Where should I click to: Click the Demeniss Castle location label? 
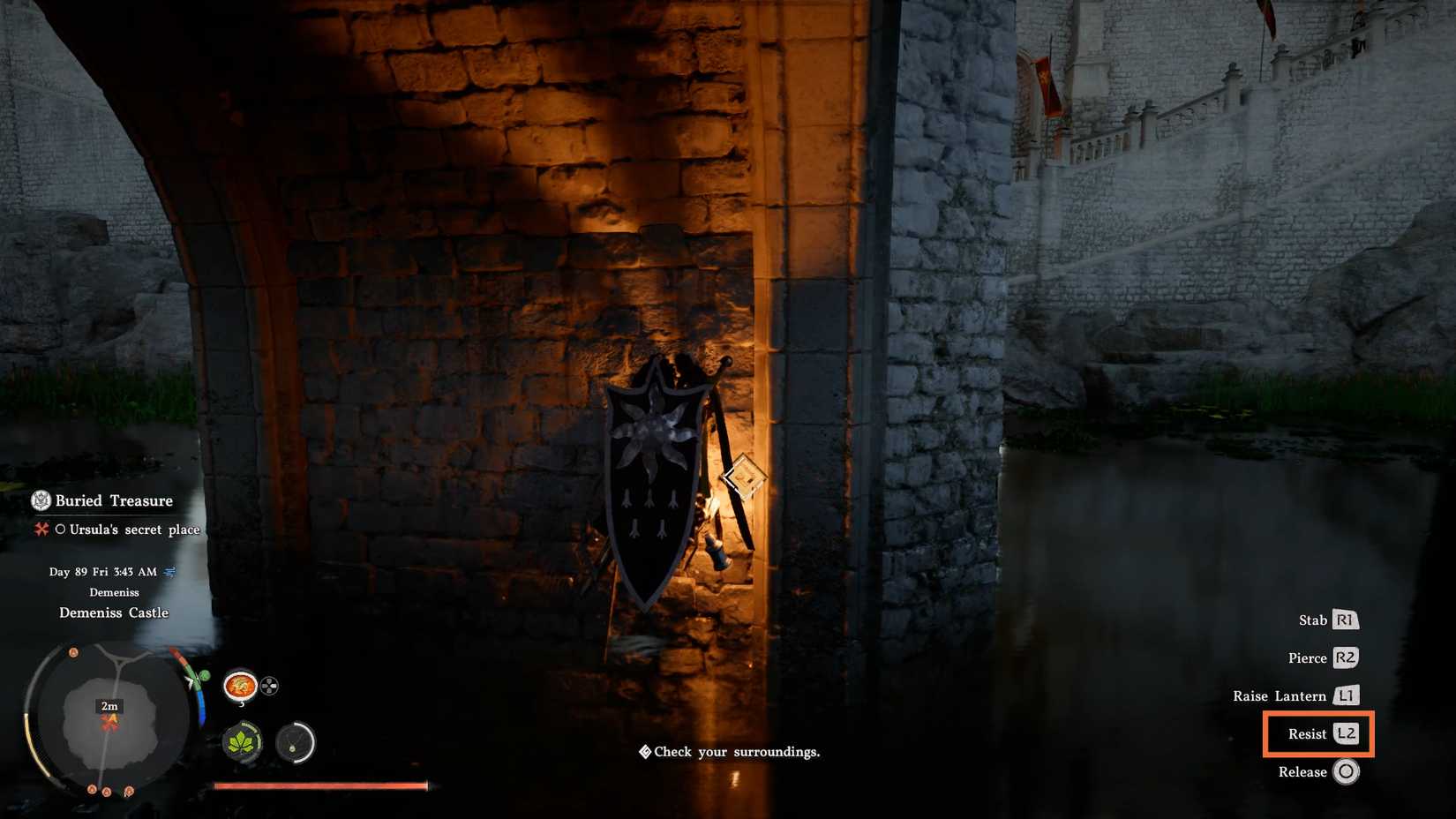tap(114, 612)
